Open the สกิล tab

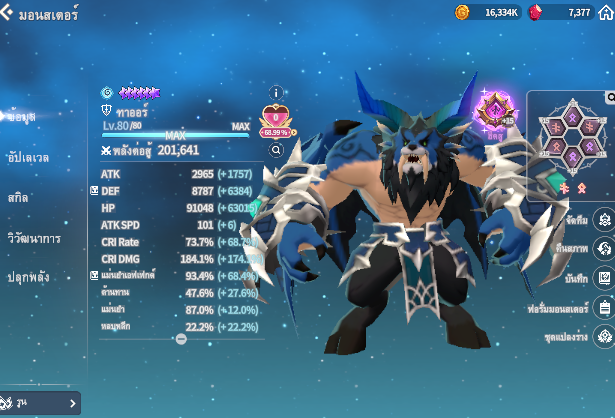click(17, 197)
